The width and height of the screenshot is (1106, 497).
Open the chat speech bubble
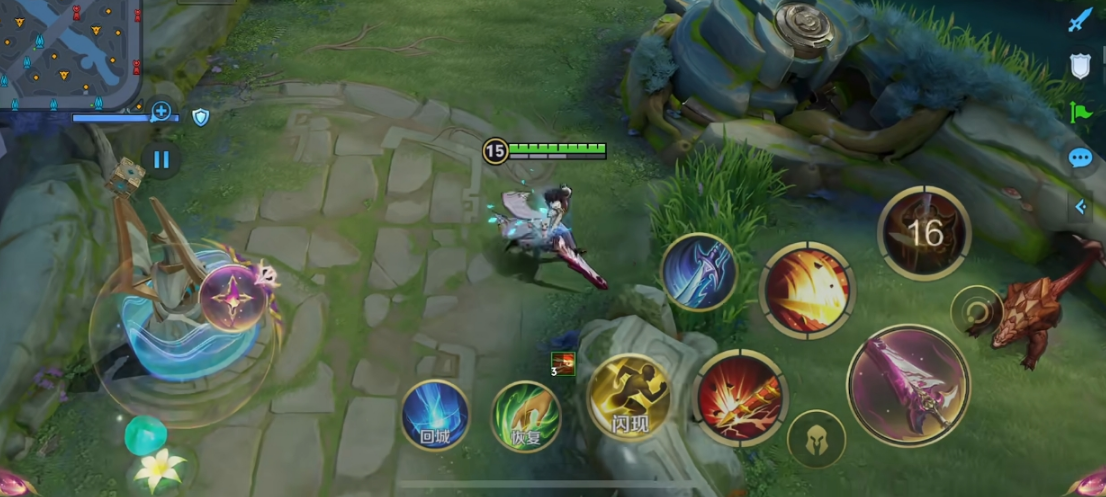[x=1080, y=158]
